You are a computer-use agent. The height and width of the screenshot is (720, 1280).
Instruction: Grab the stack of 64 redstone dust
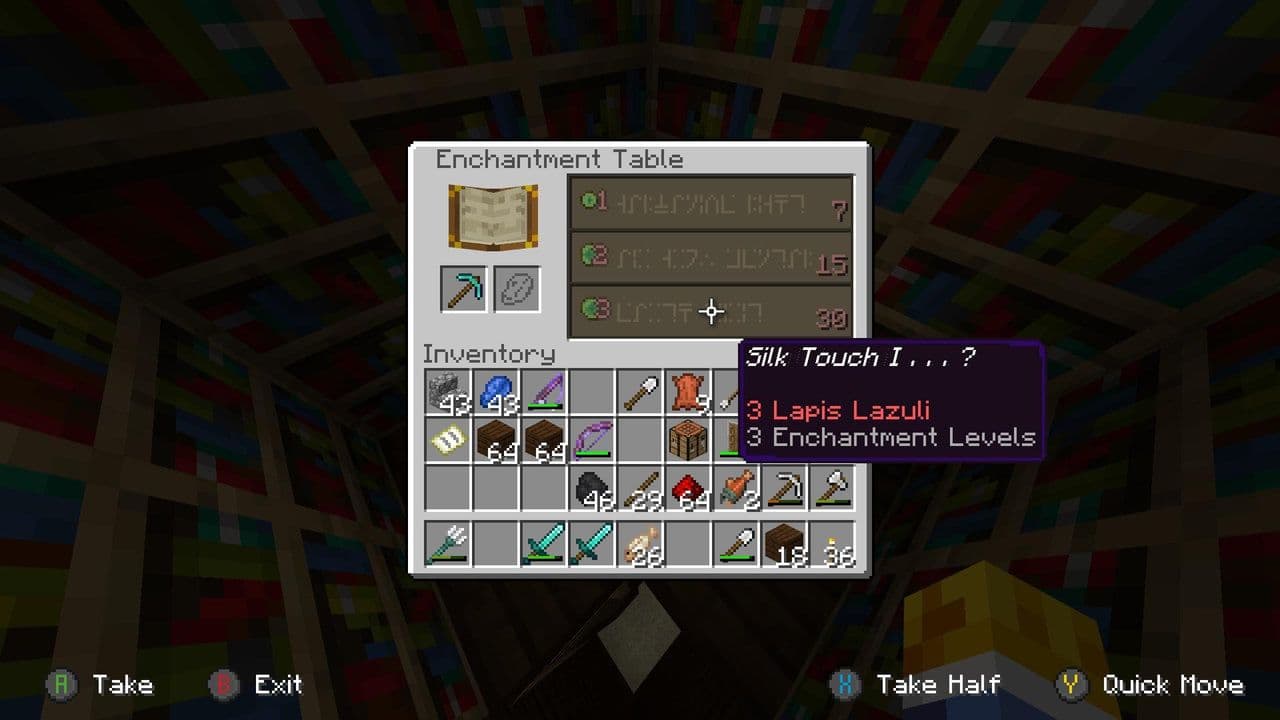[688, 490]
